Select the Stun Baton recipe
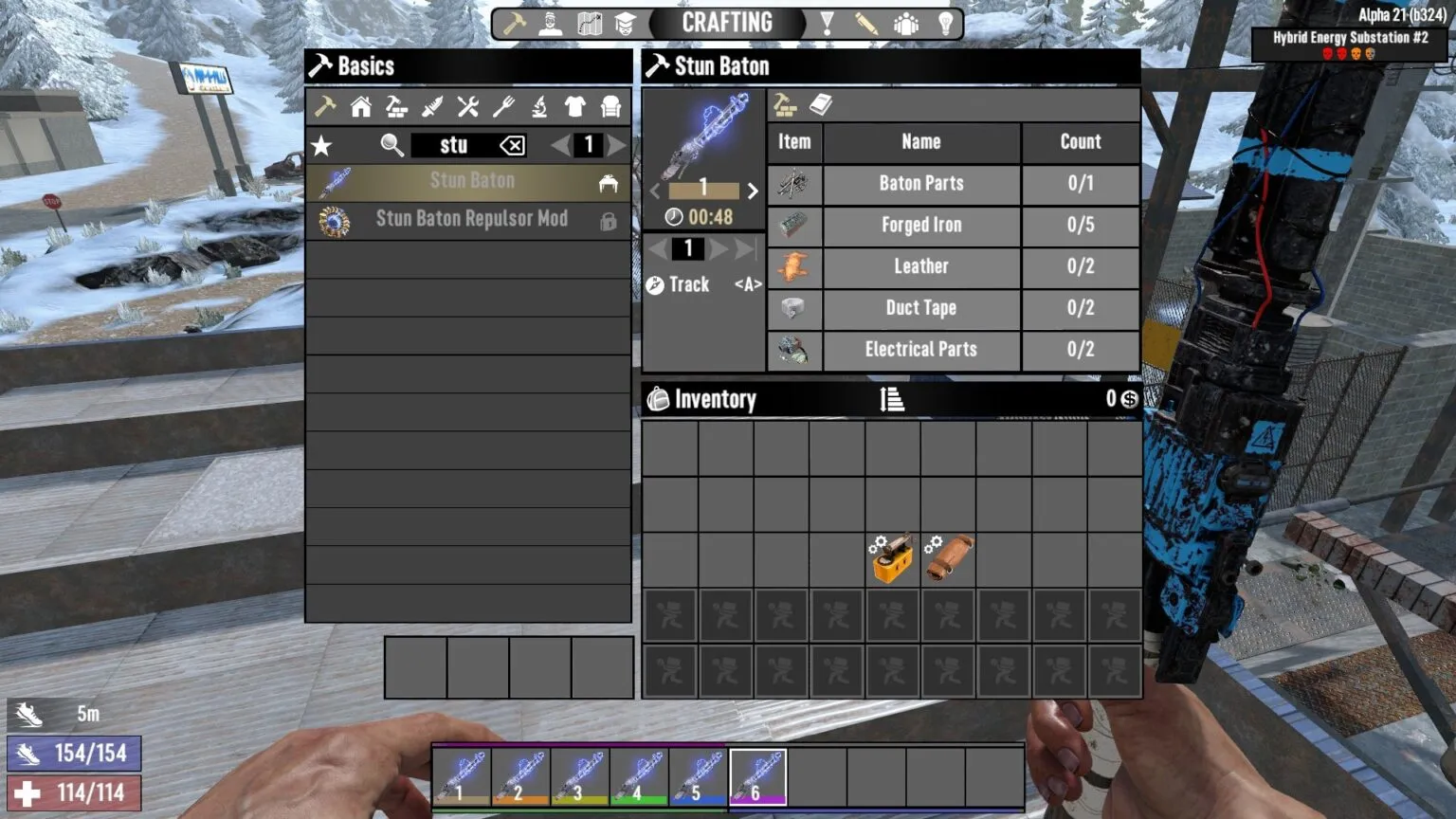Viewport: 1456px width, 819px height. [x=469, y=181]
